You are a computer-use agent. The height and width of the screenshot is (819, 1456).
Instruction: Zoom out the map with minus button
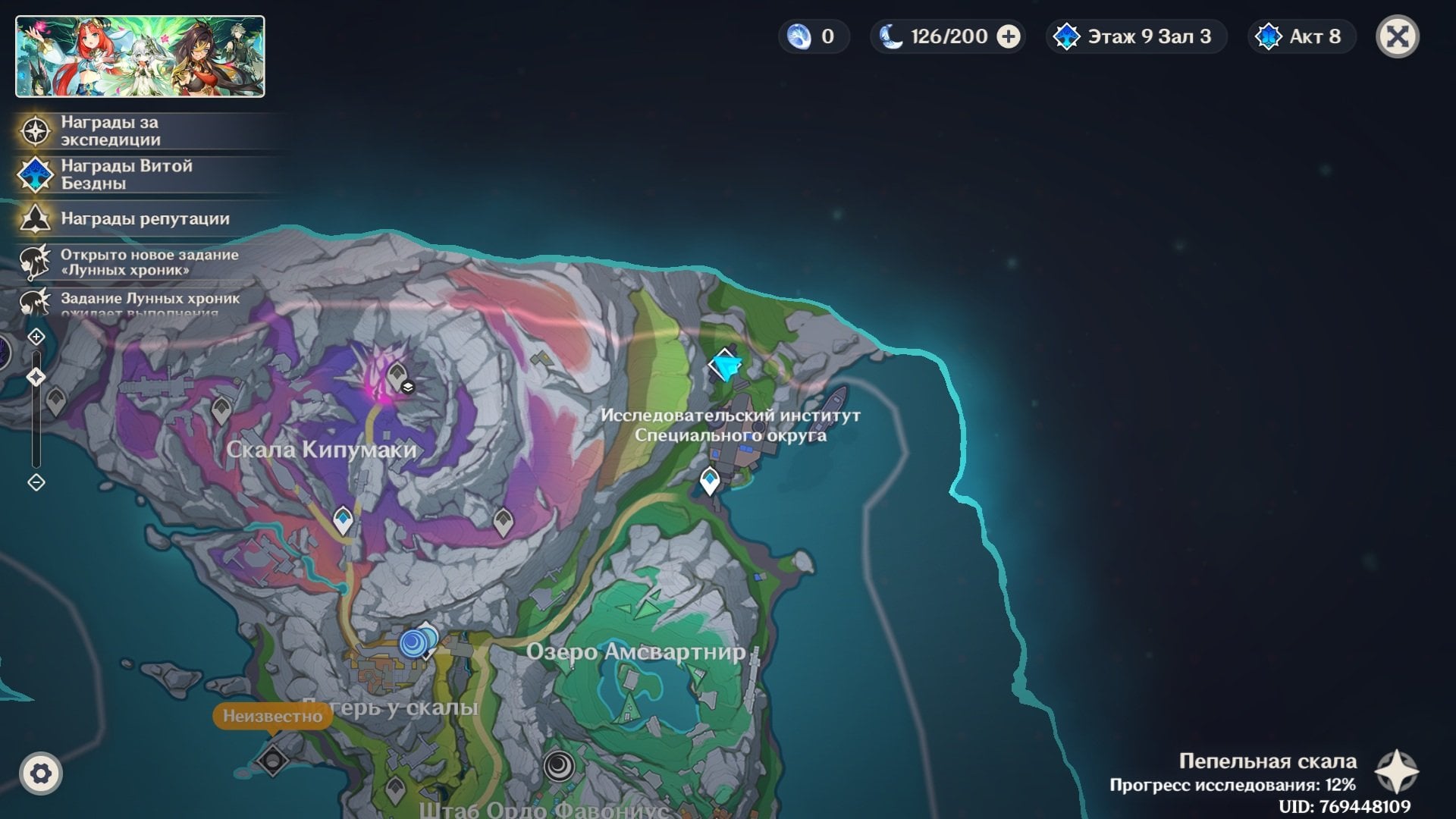[36, 482]
